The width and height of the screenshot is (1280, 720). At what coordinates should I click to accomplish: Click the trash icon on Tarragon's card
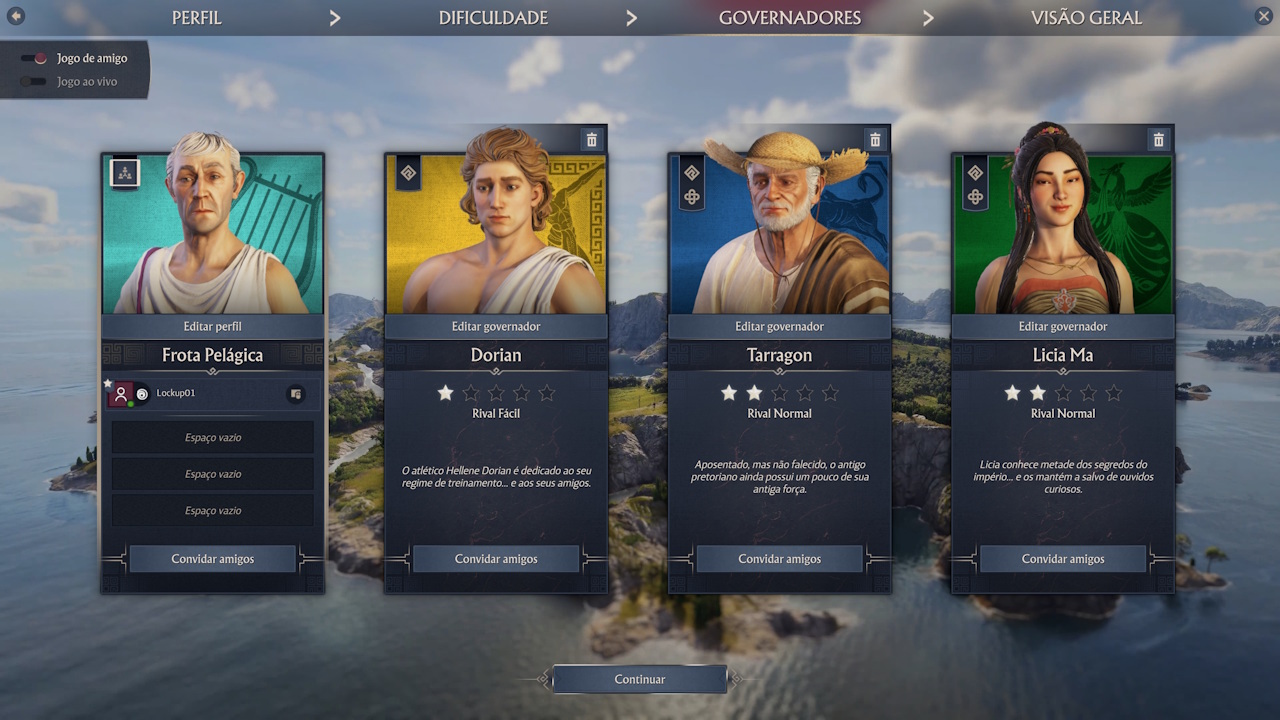(x=875, y=139)
